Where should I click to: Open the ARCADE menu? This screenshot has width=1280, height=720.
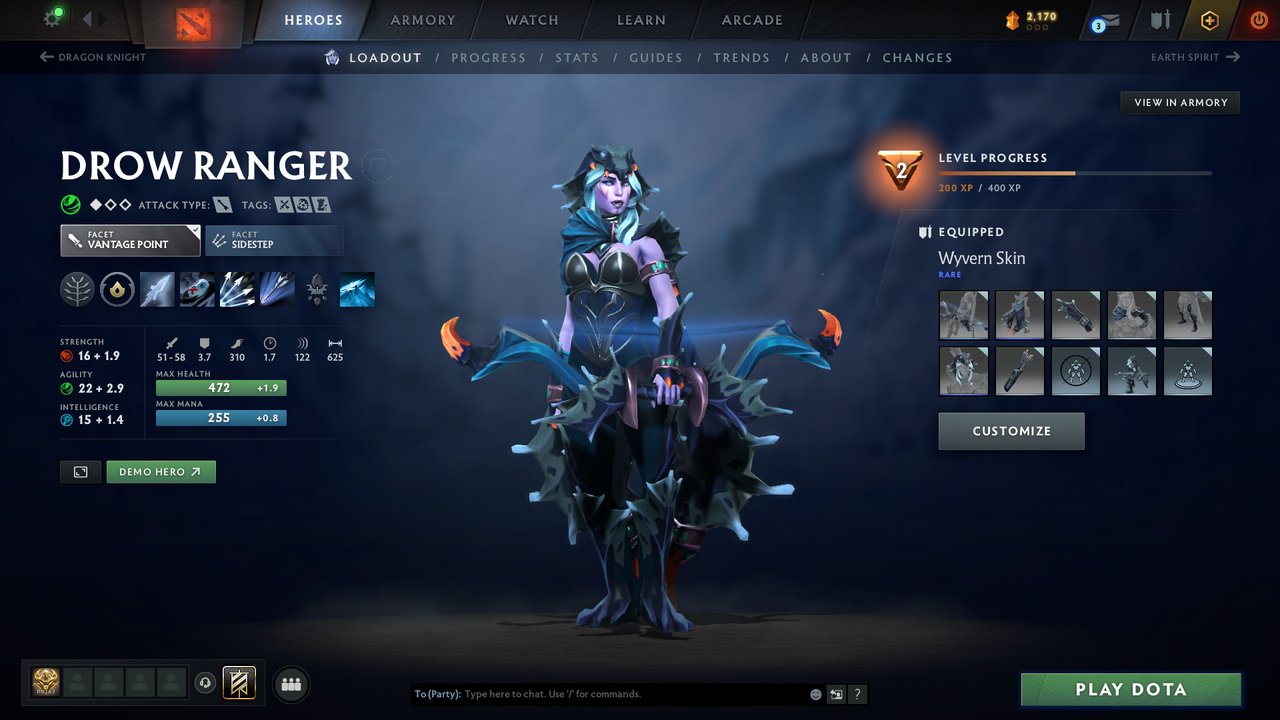(751, 20)
